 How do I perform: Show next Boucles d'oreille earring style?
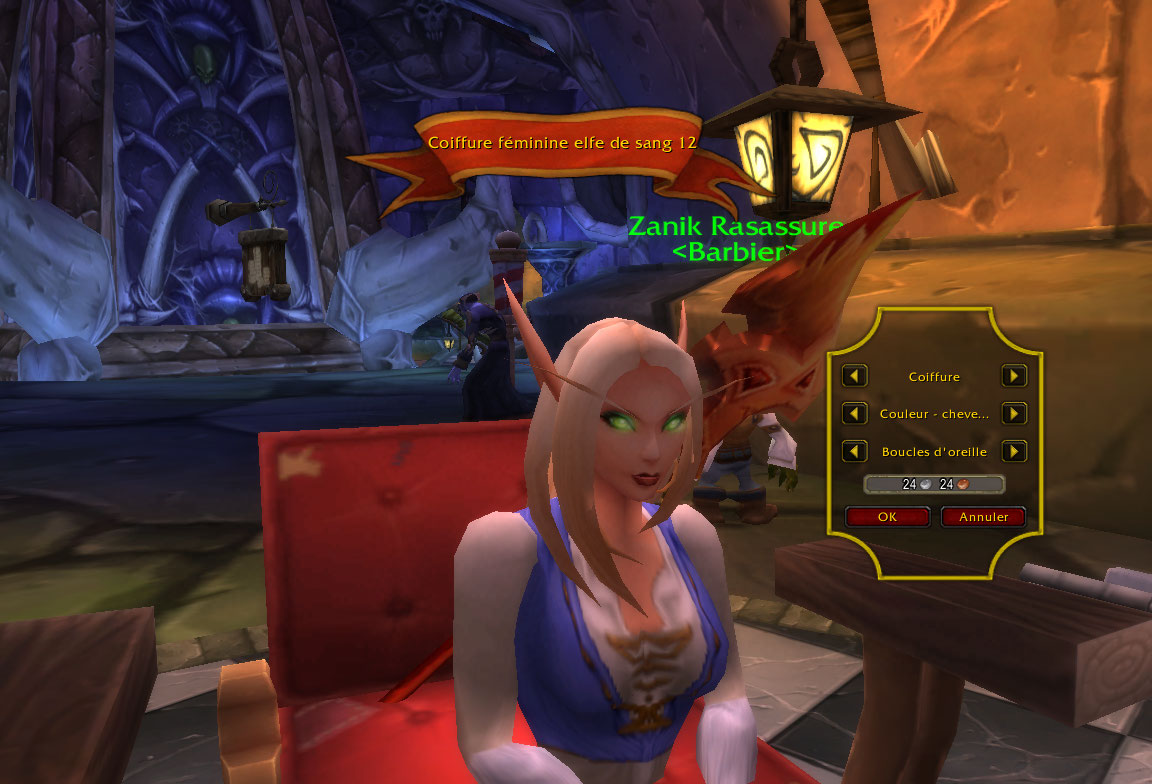1014,451
